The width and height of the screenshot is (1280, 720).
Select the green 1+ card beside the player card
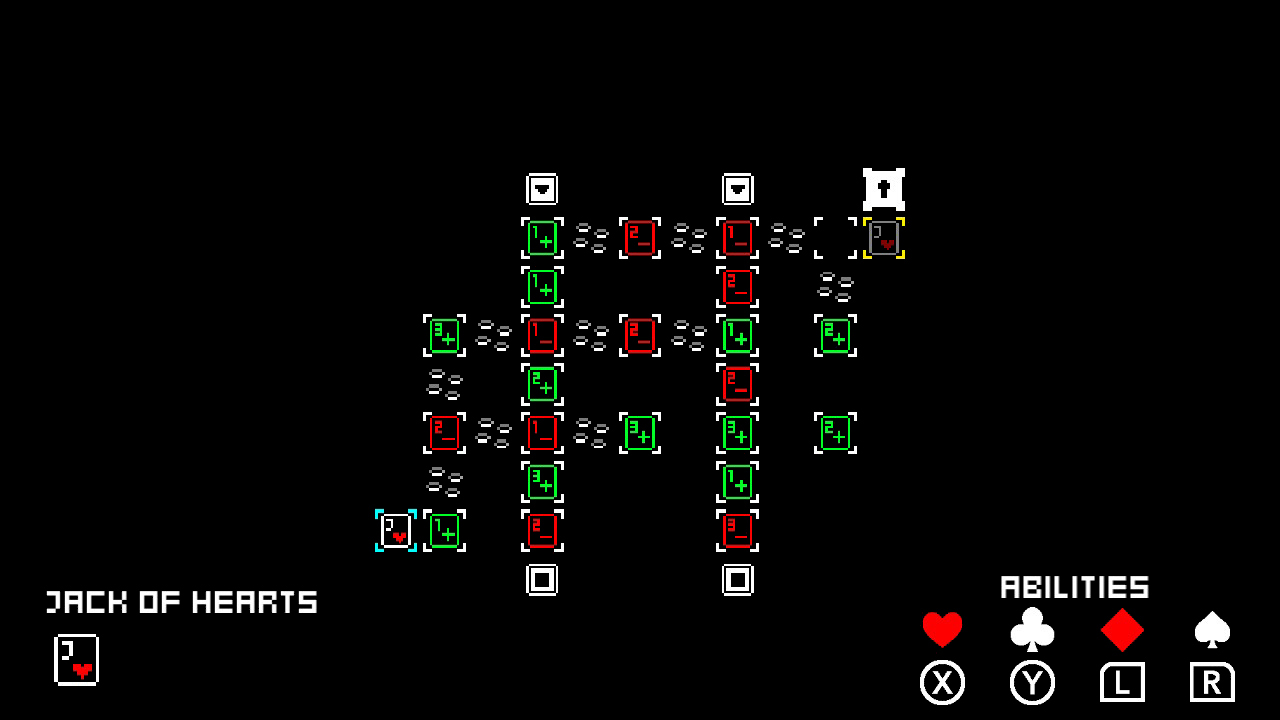[x=445, y=531]
